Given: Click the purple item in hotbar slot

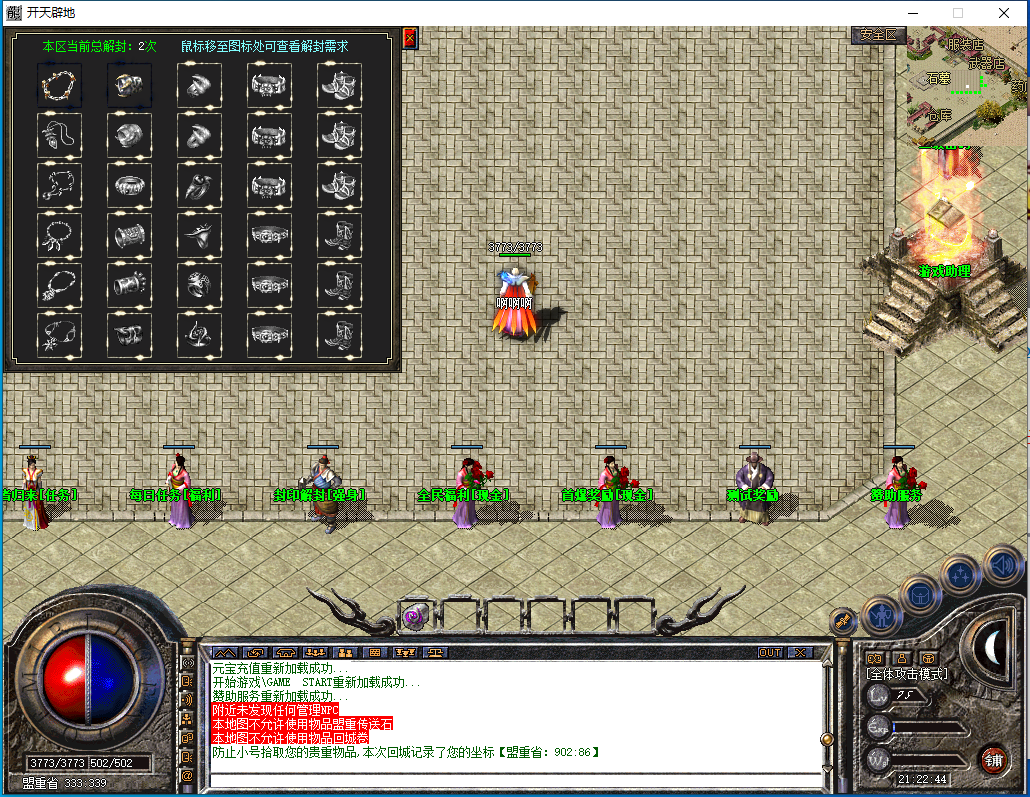Looking at the screenshot, I should [414, 617].
